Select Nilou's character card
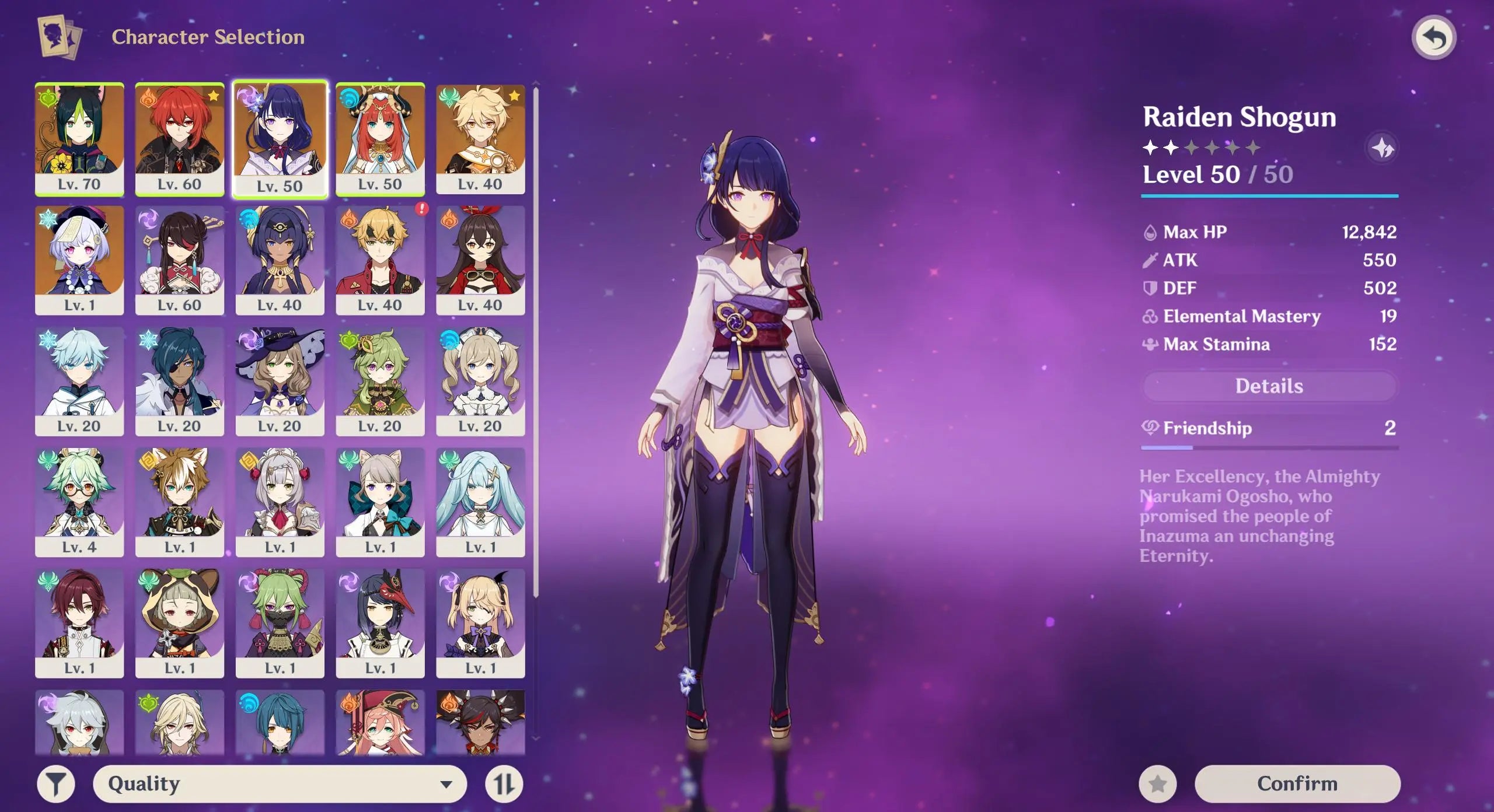Viewport: 1494px width, 812px height. (380, 139)
